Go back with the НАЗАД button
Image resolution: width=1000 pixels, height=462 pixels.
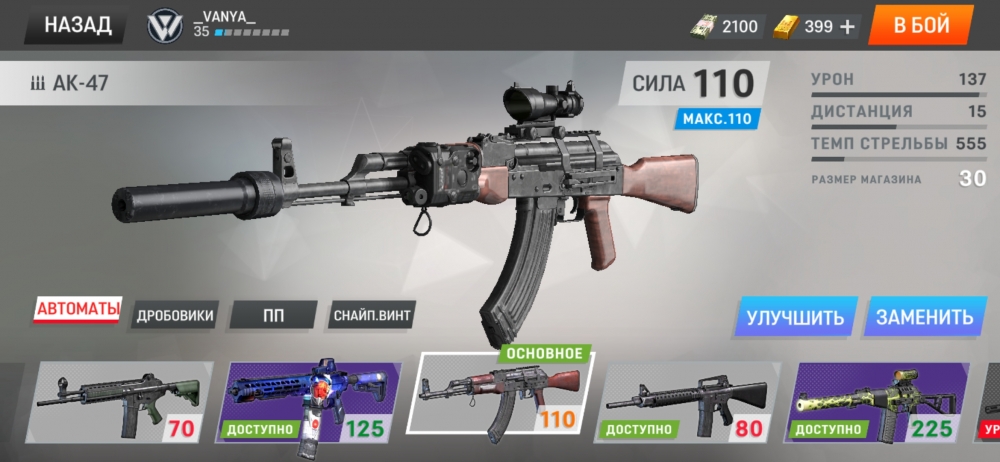pos(77,26)
